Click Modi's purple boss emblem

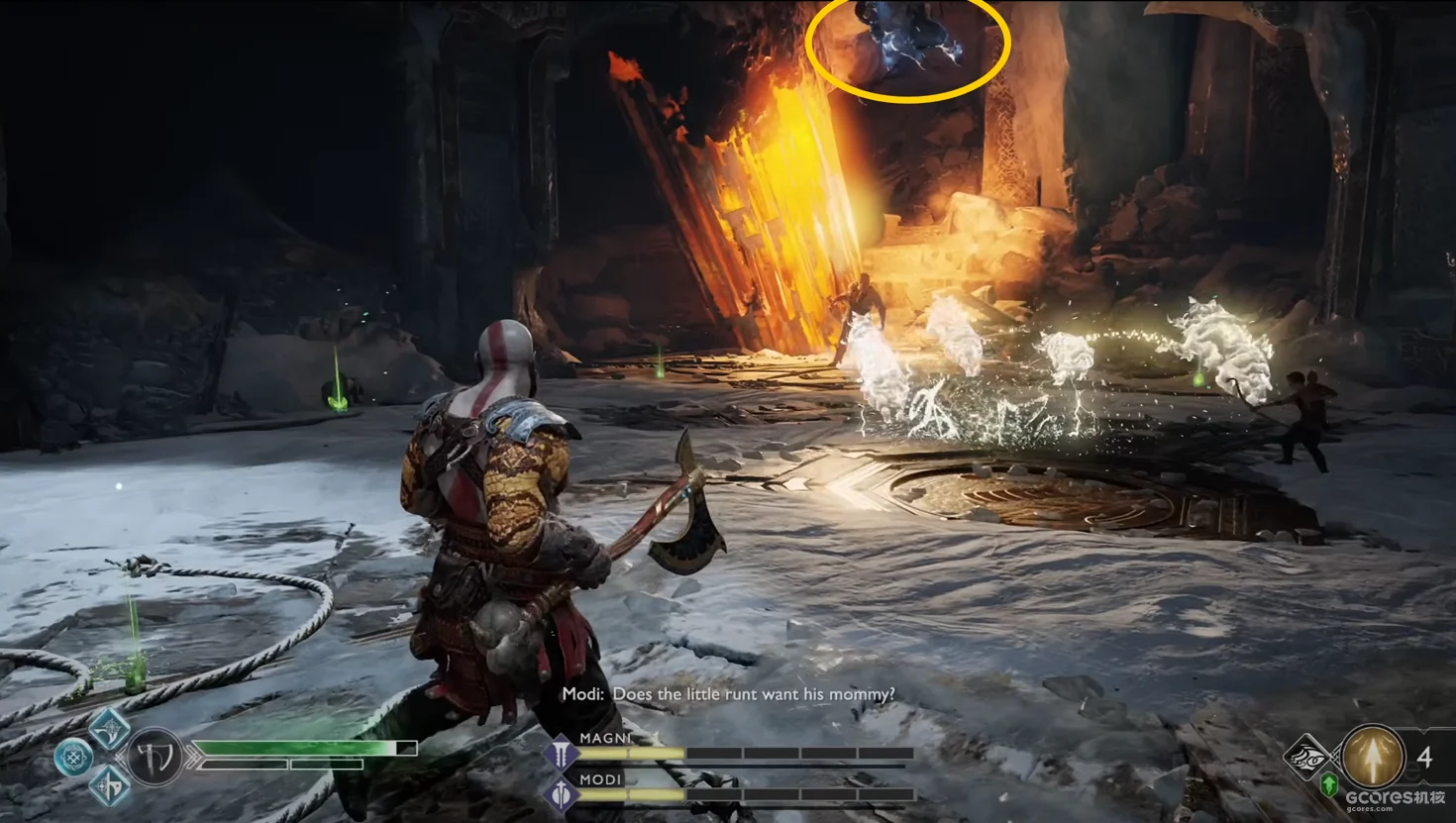[x=562, y=793]
